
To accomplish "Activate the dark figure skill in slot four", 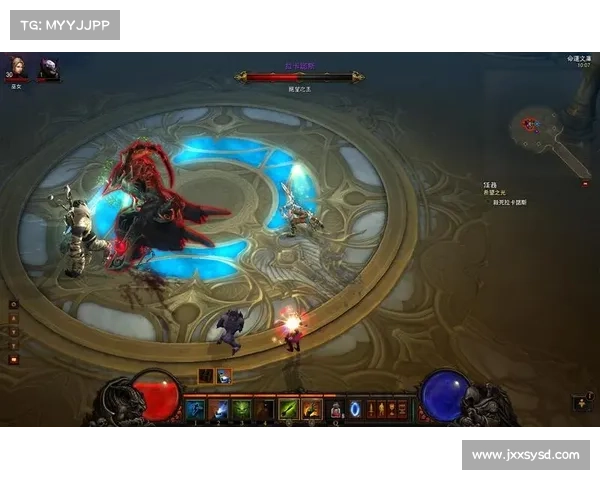I will pyautogui.click(x=265, y=409).
